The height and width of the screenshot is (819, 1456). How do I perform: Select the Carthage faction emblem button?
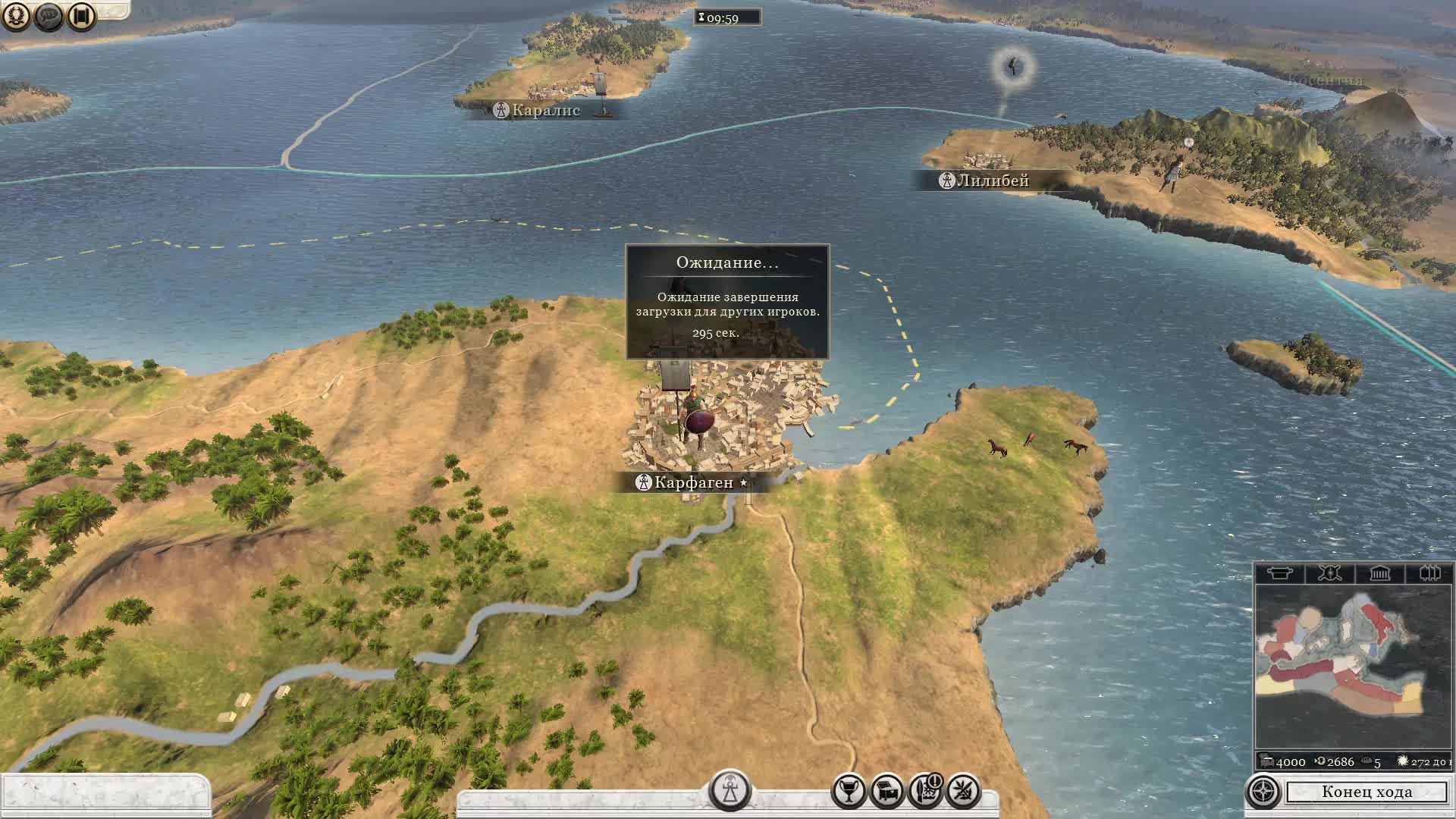point(730,790)
